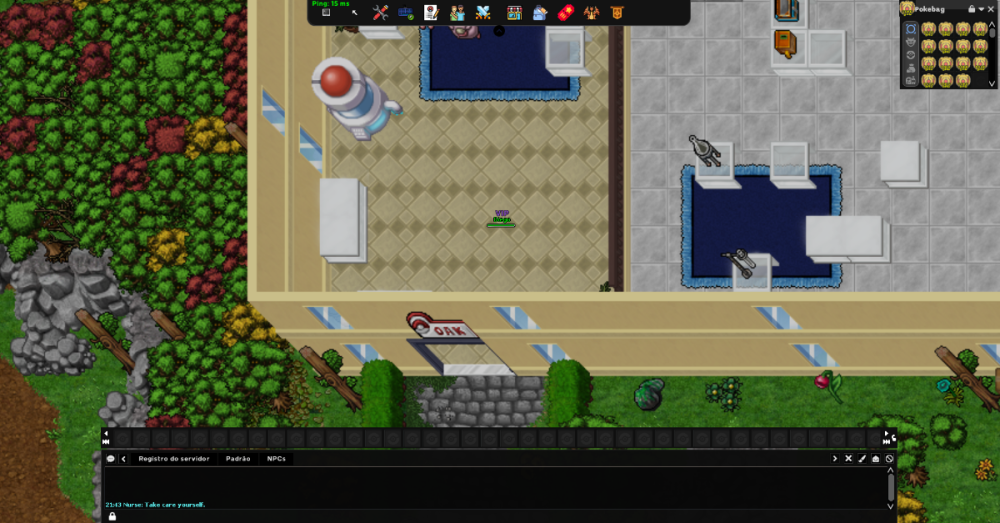Screen dimensions: 1000x523
Task: Click the chat ignore circle icon
Action: [x=889, y=458]
